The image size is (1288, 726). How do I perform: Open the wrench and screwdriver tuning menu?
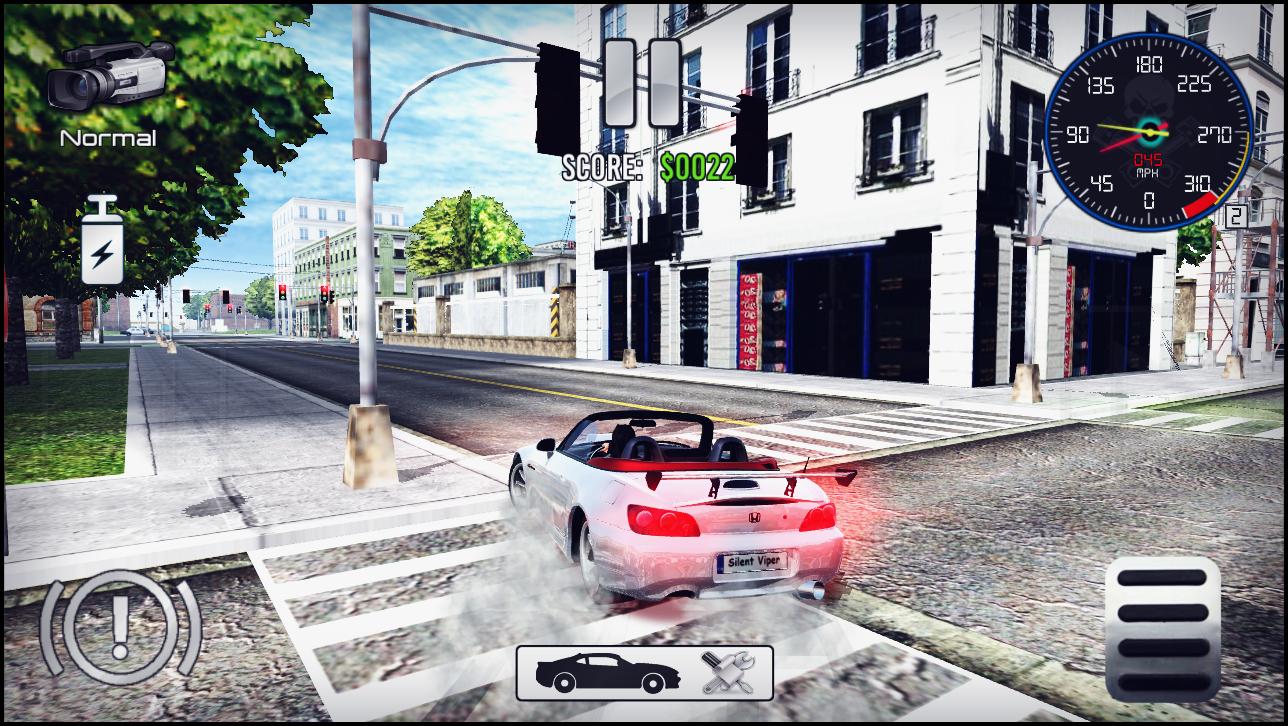pyautogui.click(x=728, y=673)
